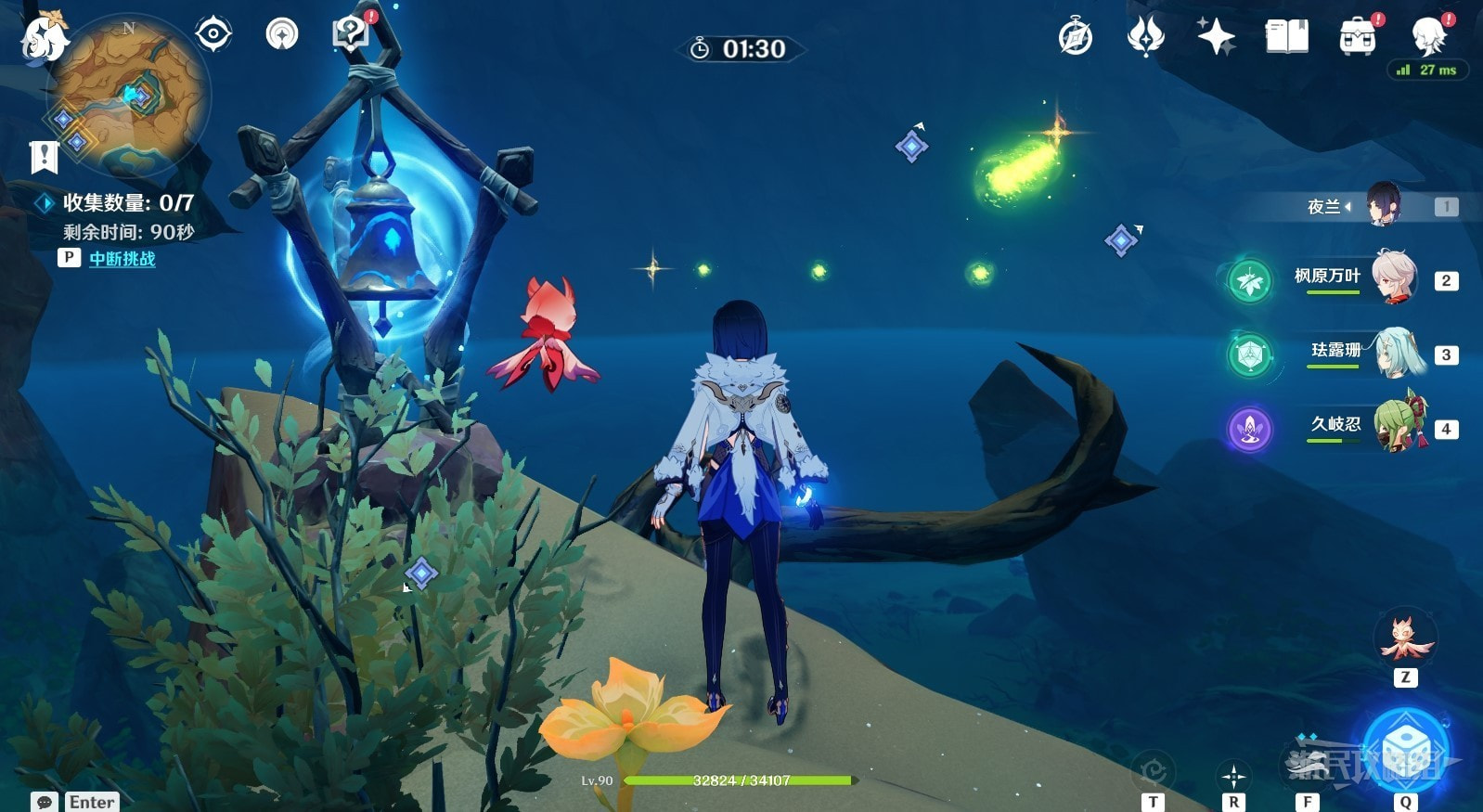Open the character head profile icon
This screenshot has width=1483, height=812.
click(1427, 37)
